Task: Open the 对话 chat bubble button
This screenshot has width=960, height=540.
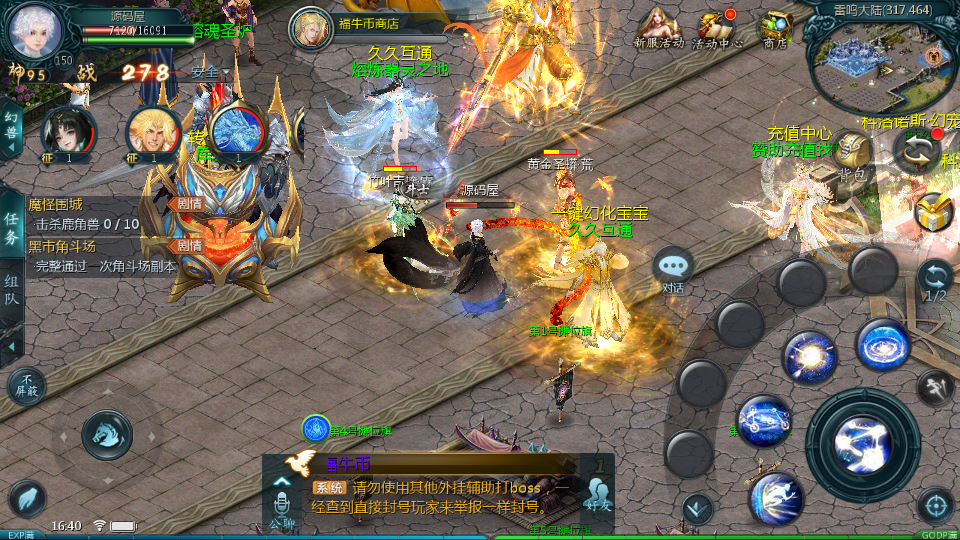Action: 674,268
